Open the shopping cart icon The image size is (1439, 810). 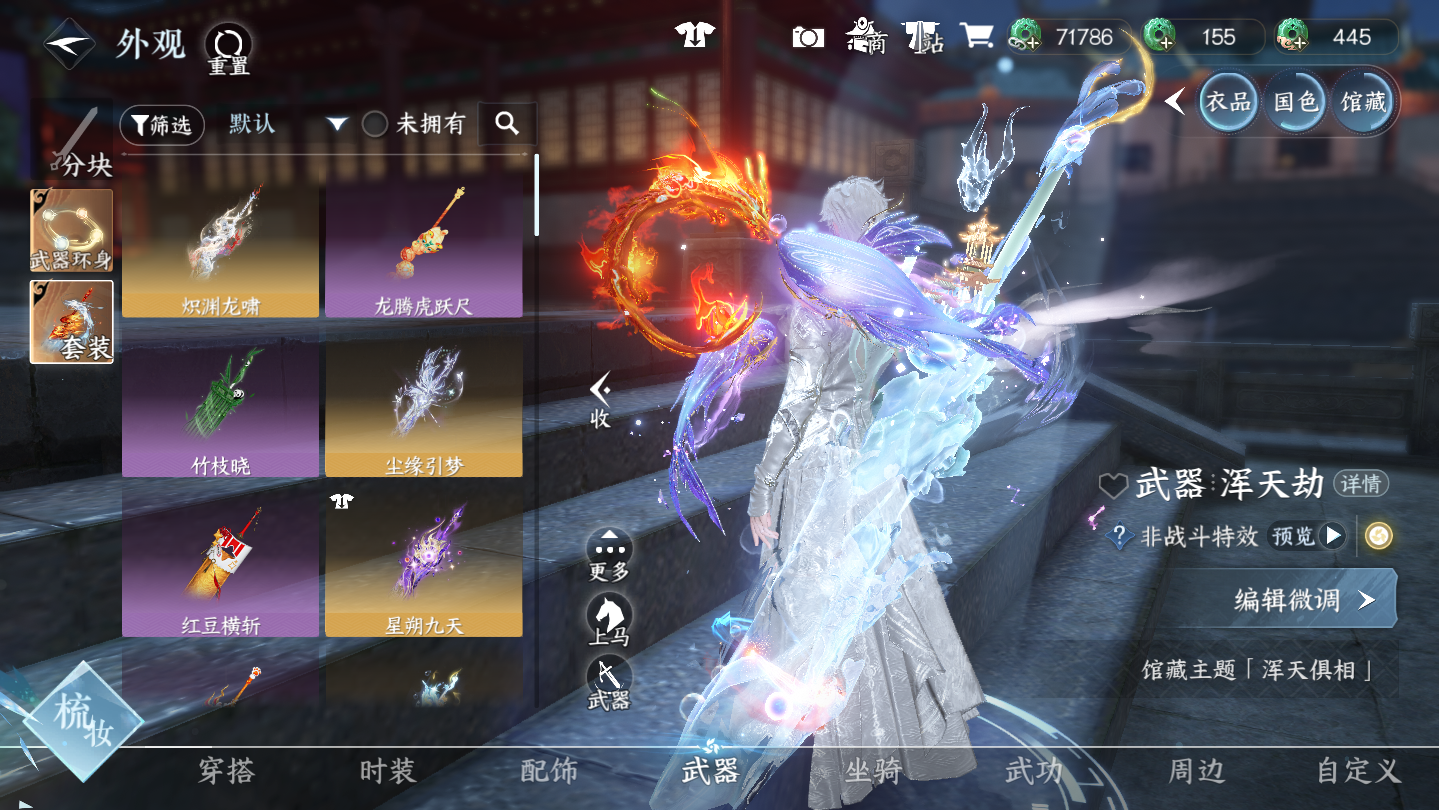(976, 37)
